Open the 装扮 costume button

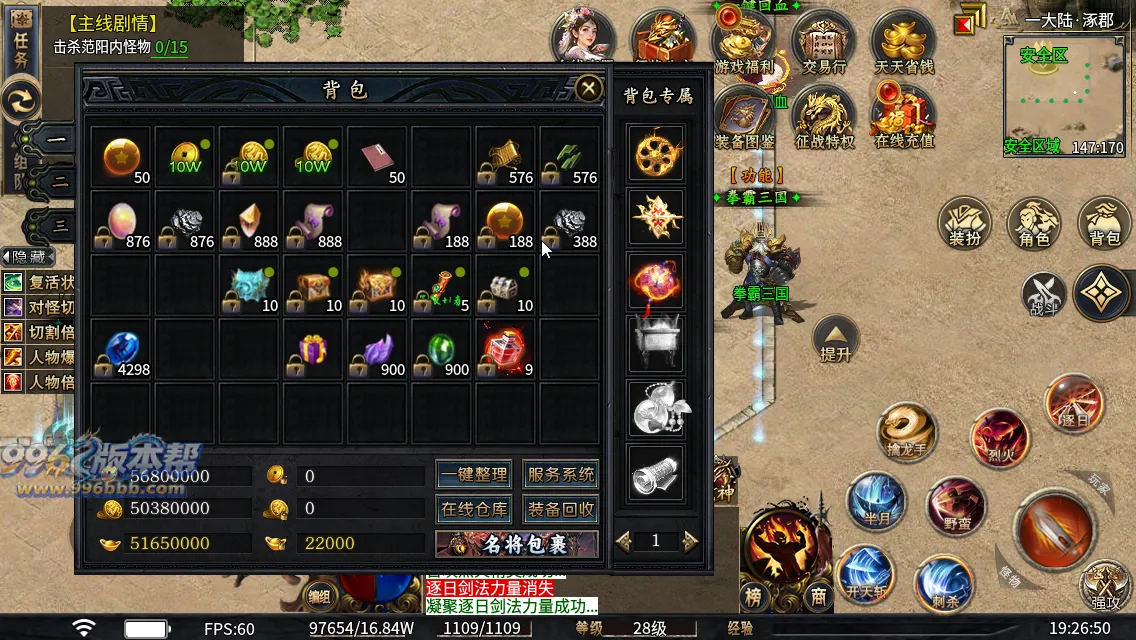(964, 225)
